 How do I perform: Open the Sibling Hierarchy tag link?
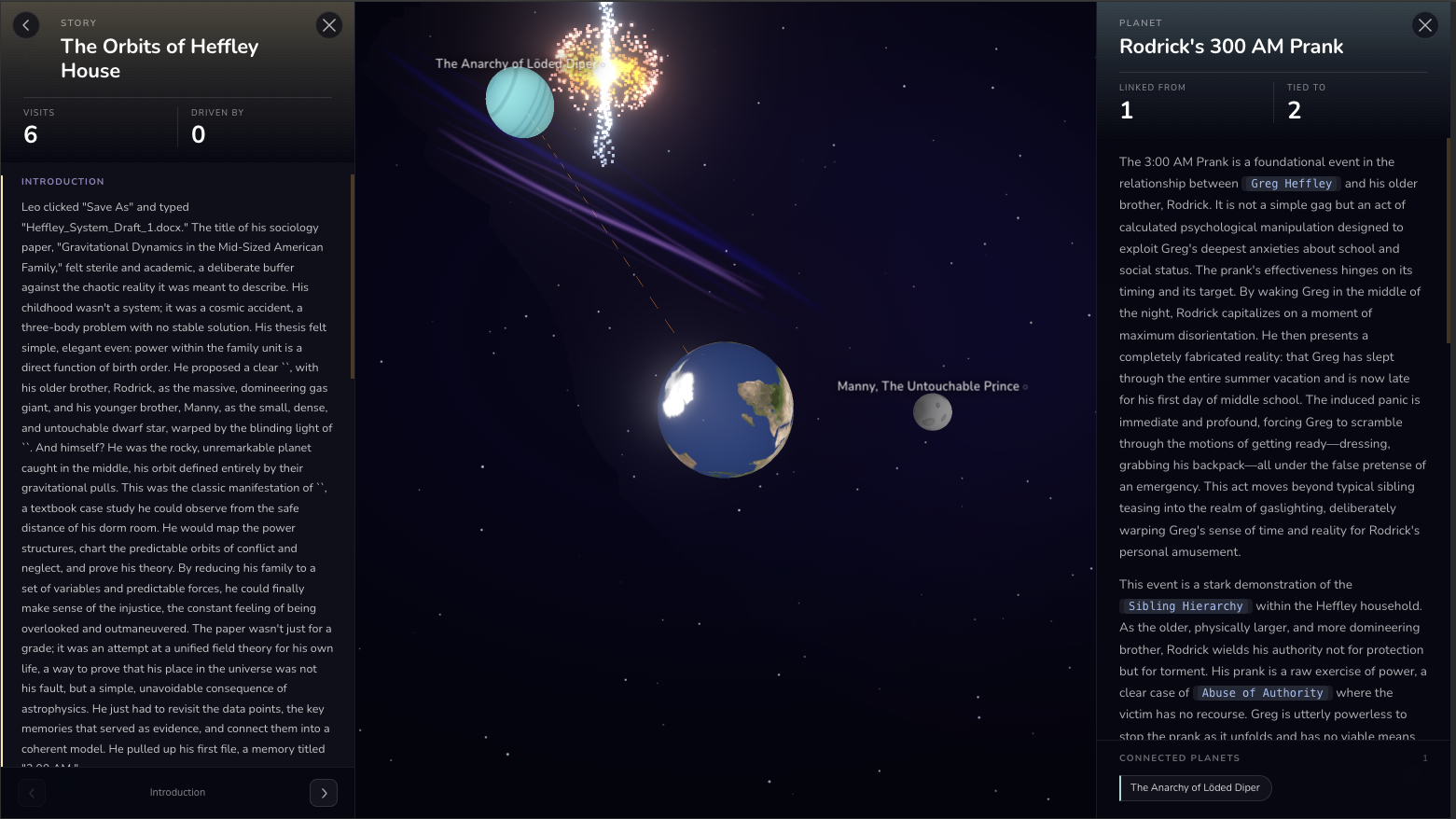(1185, 606)
